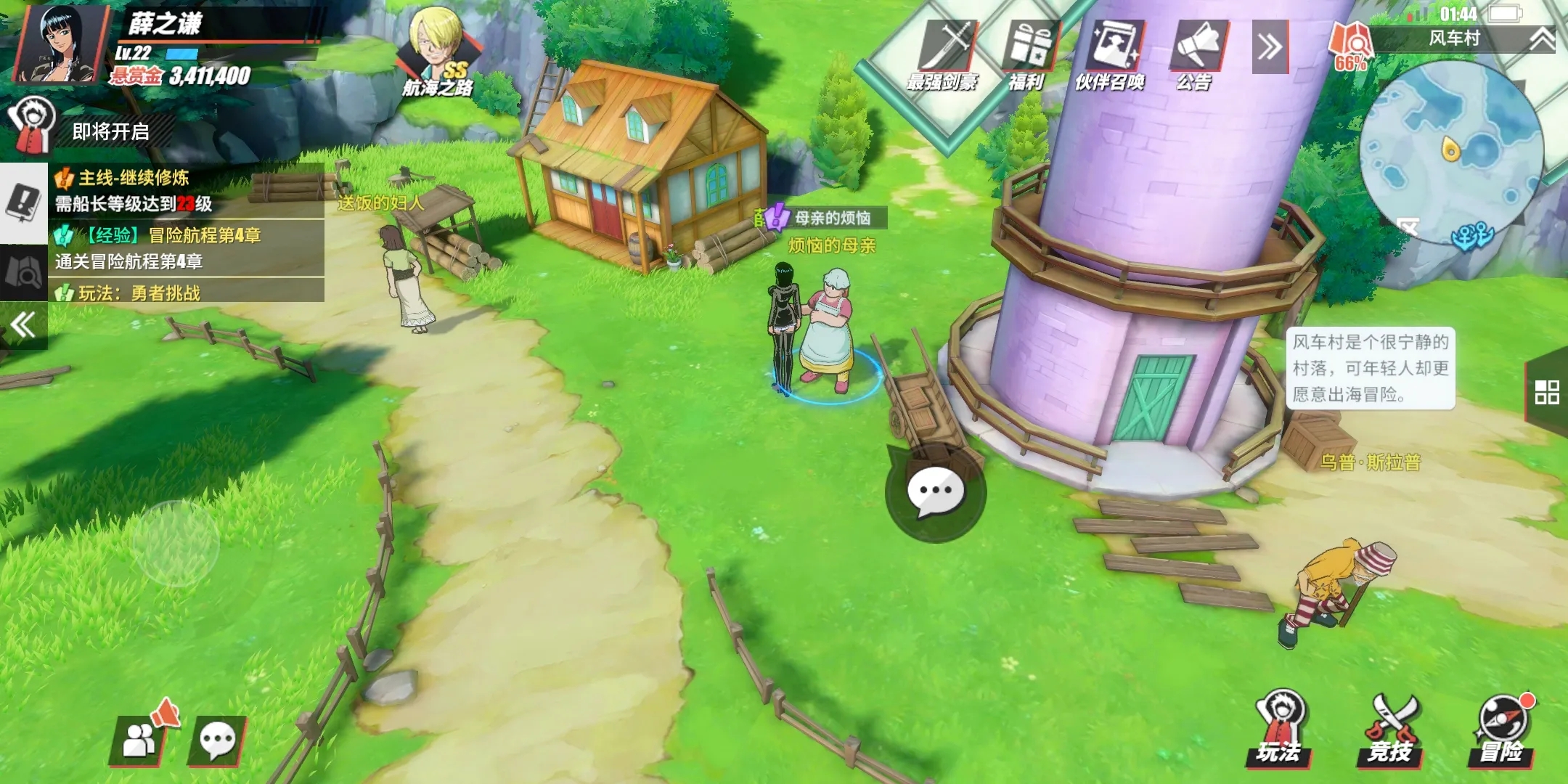
Task: Collapse the quest panel with double arrow
Action: 23,324
